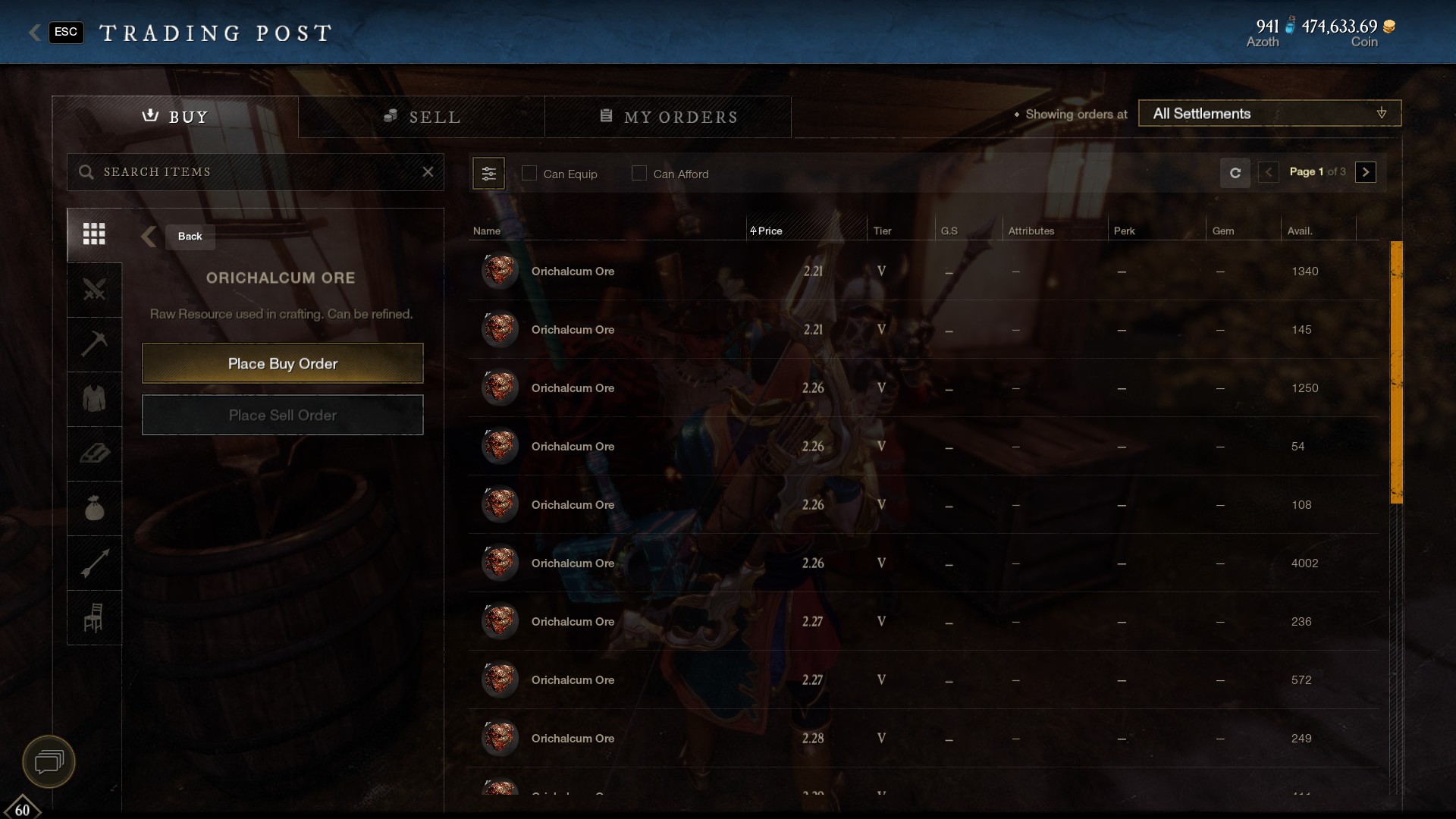Screen dimensions: 1456x819
Task: Open the My Orders tab
Action: pos(668,116)
